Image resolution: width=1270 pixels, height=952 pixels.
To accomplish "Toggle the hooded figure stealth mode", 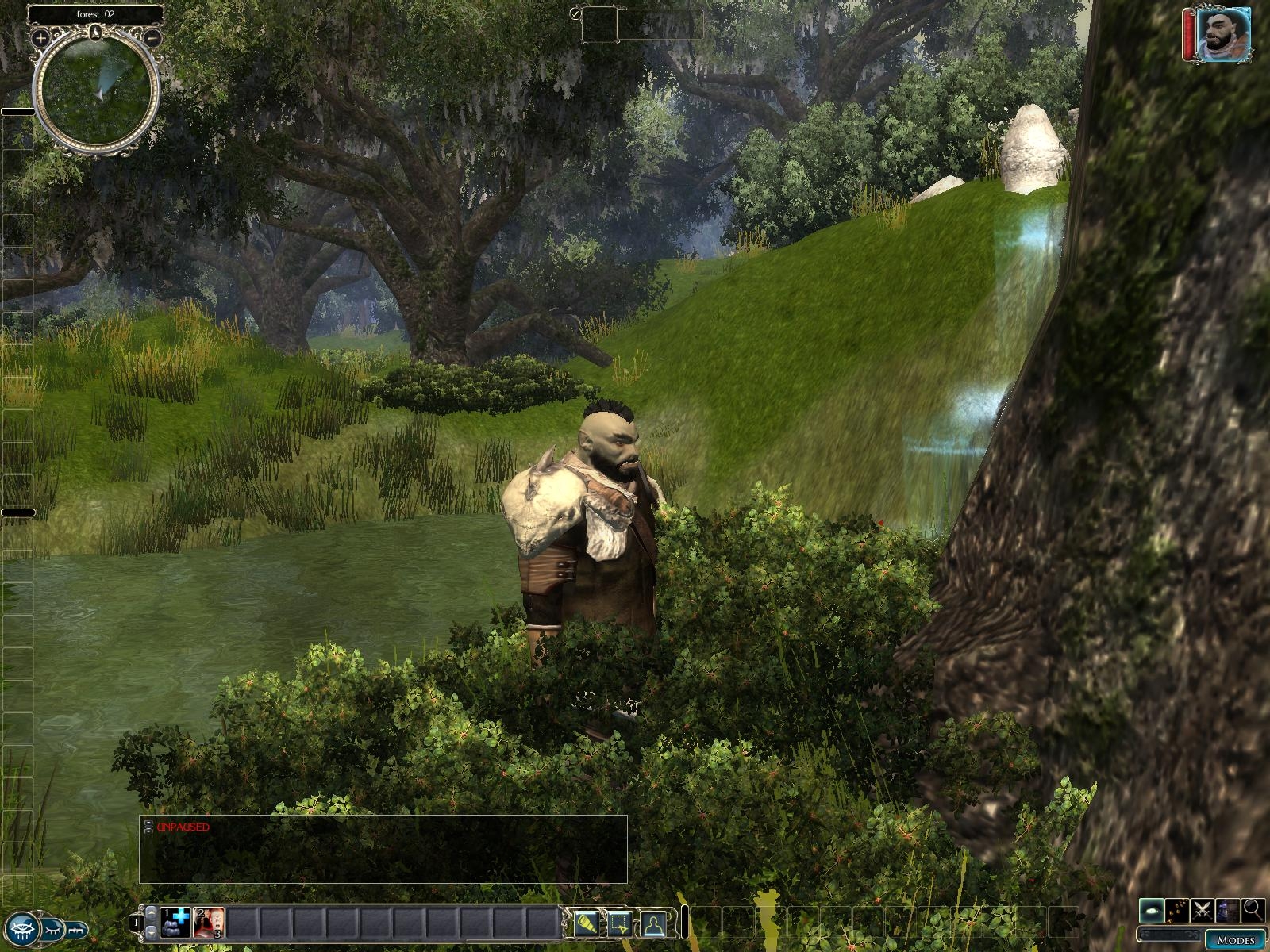I will tap(1228, 911).
